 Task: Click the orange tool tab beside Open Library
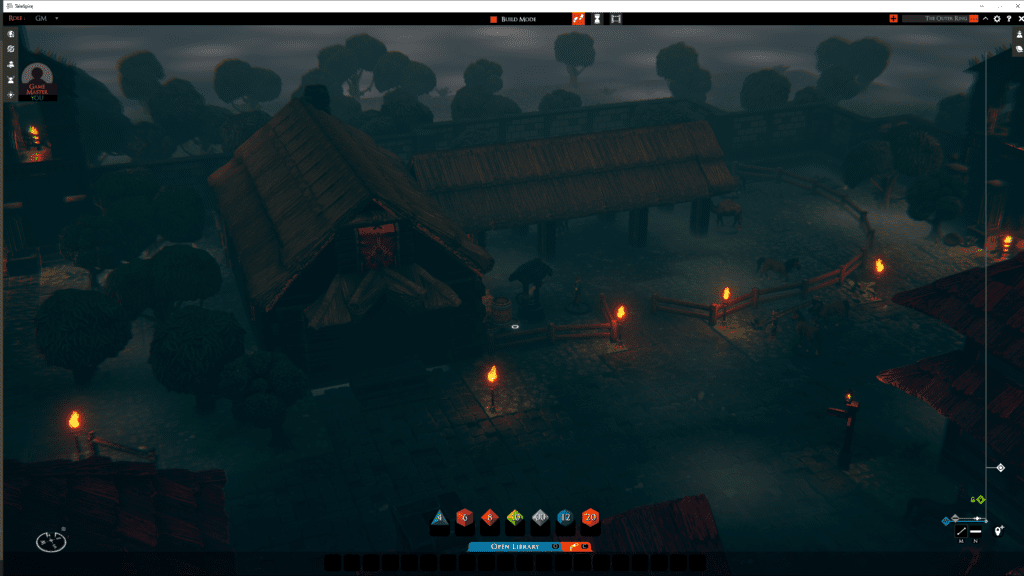(x=577, y=546)
